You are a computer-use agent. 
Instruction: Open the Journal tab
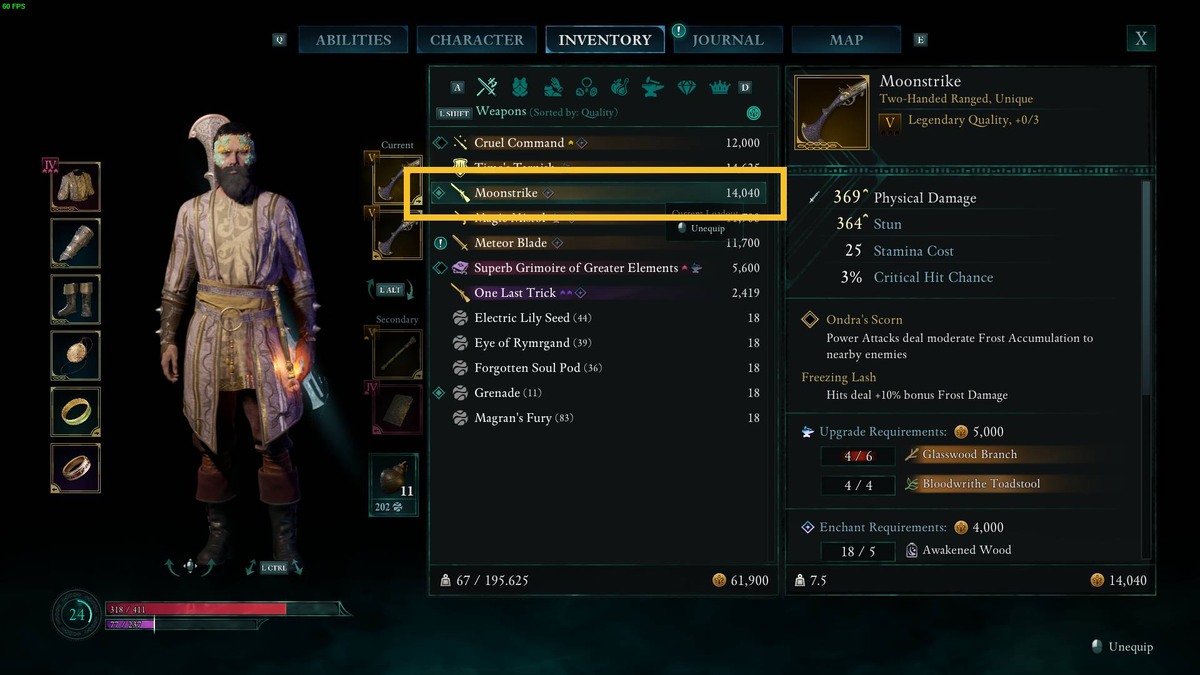[x=727, y=40]
